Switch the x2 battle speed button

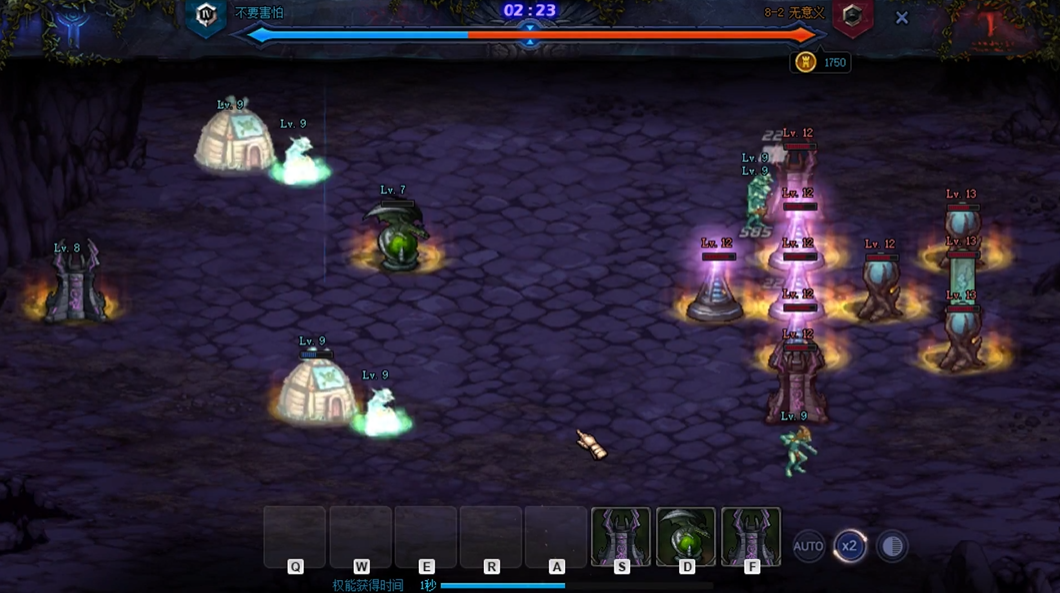pos(850,546)
